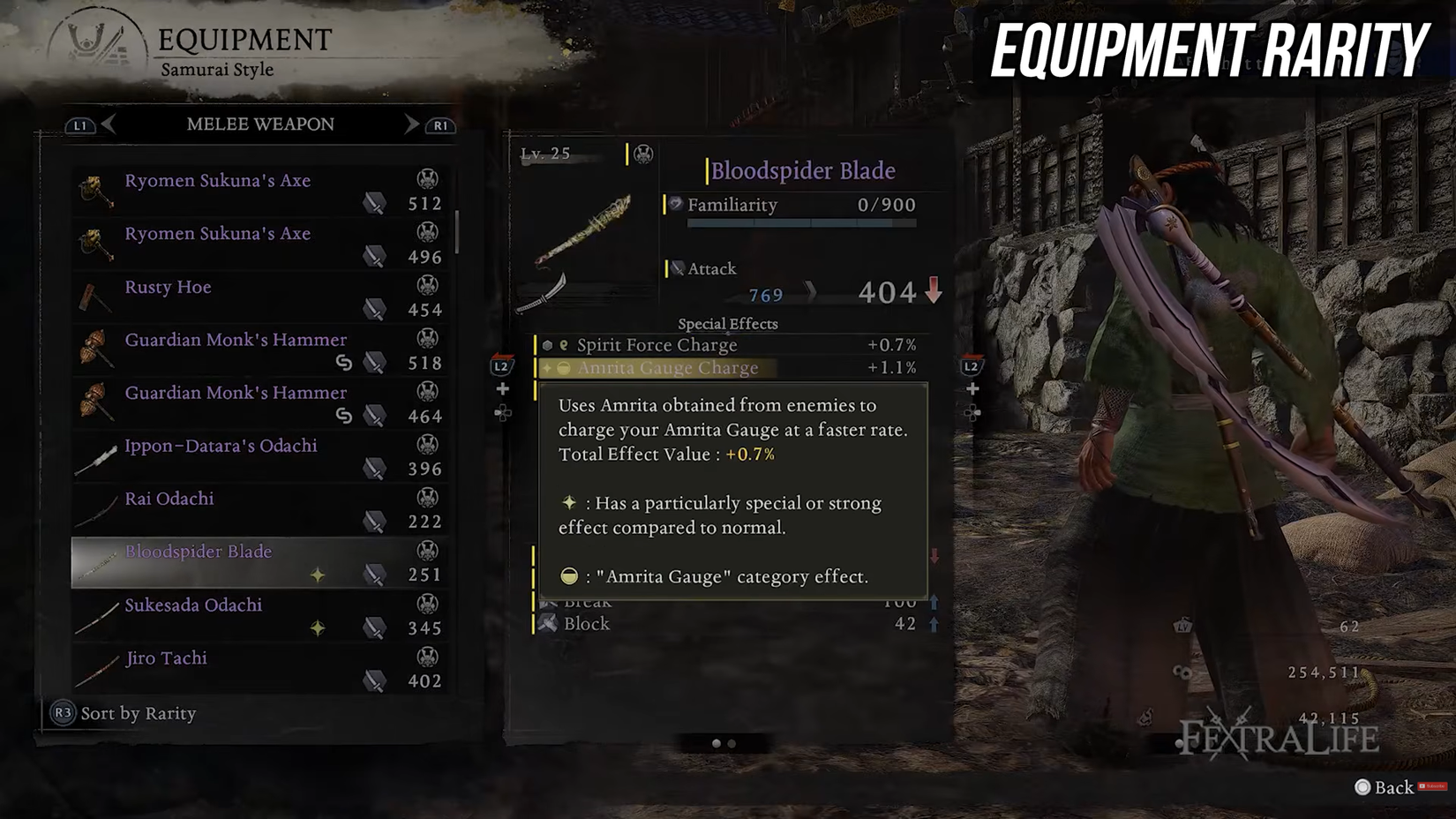
Task: Click the R1 next category arrow
Action: [439, 124]
